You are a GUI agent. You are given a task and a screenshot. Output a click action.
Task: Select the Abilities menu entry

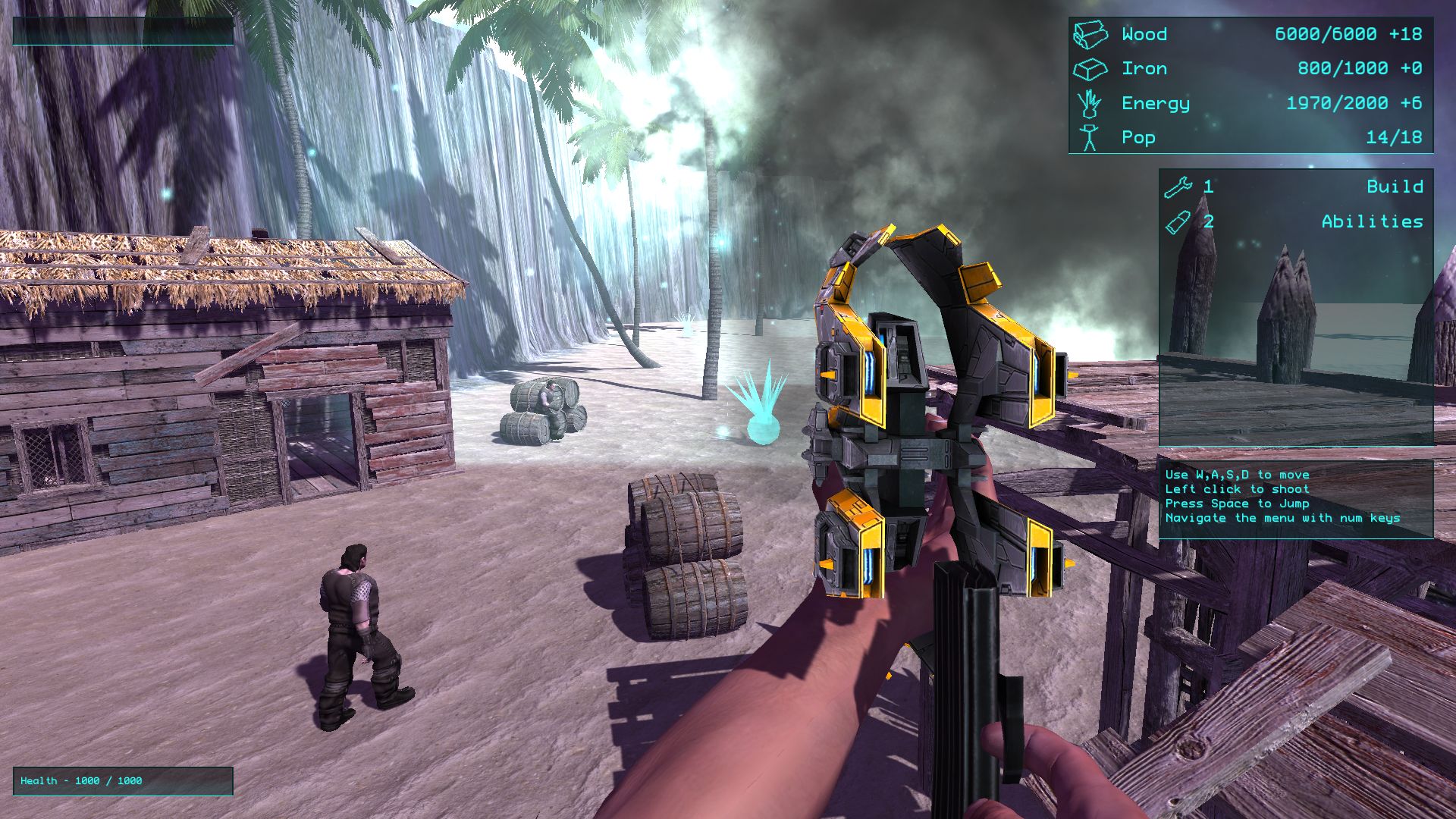coord(1371,221)
